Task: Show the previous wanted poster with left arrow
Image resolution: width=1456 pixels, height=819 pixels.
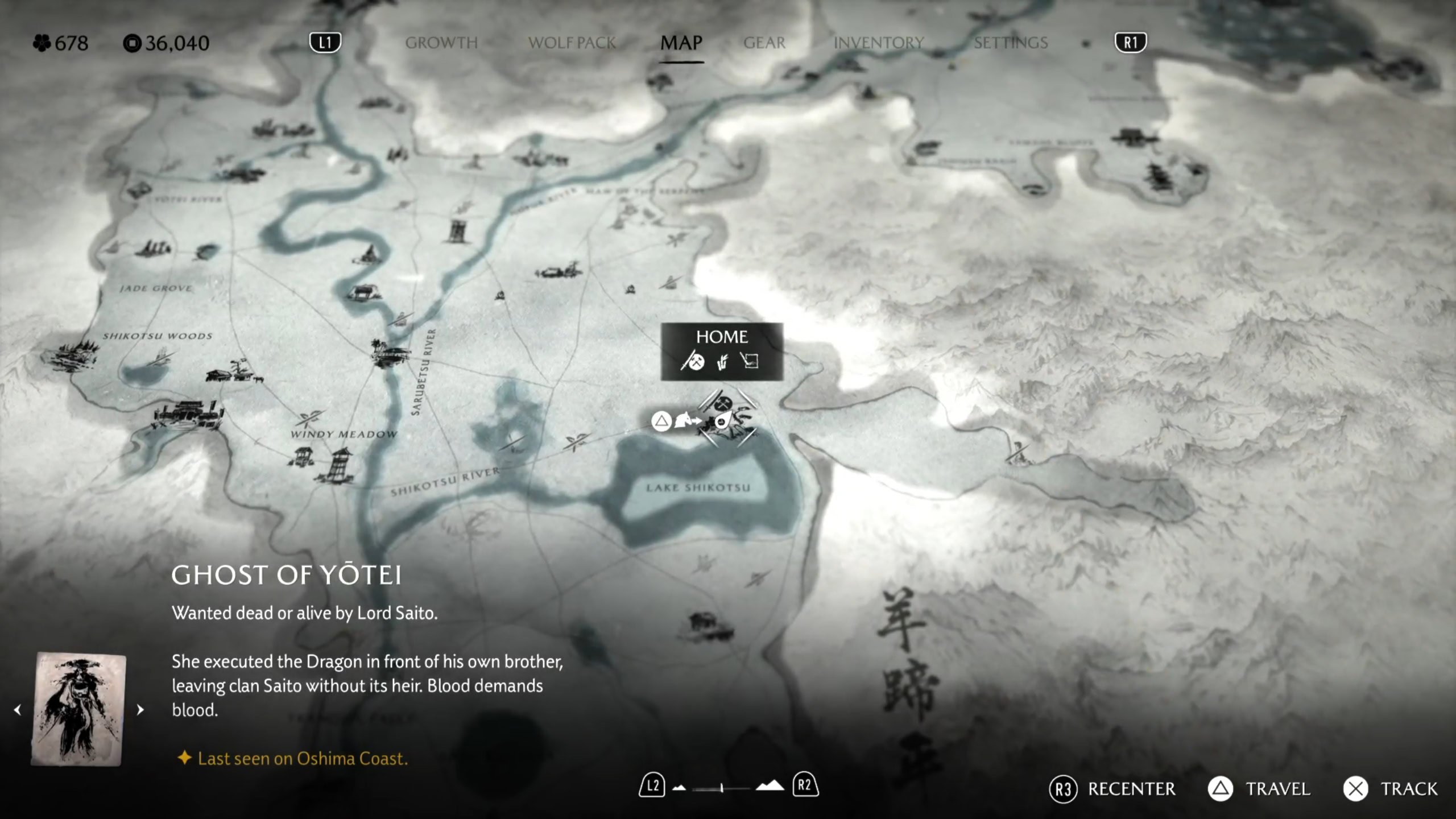Action: (x=18, y=710)
